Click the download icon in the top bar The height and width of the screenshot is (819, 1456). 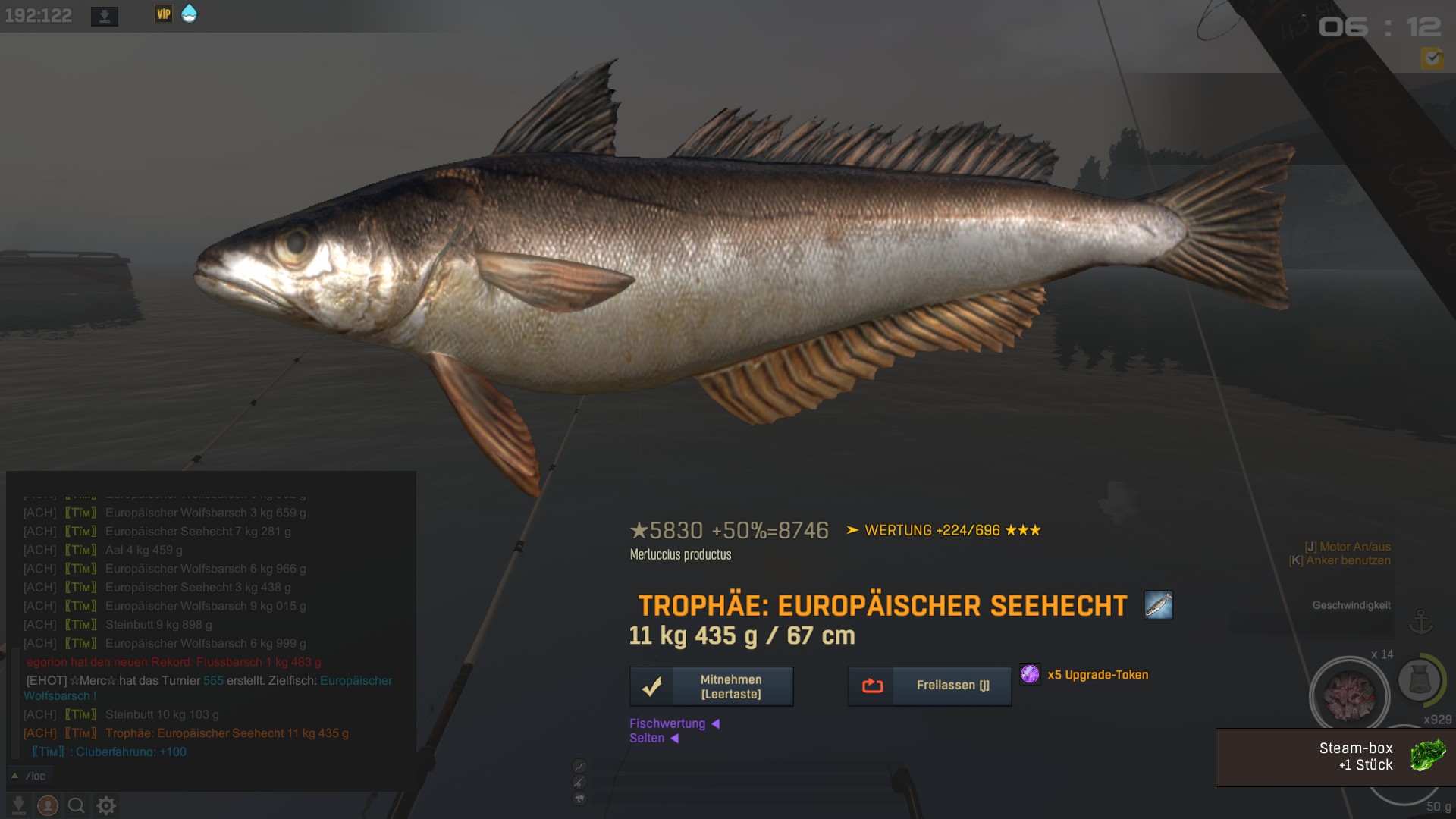[x=105, y=16]
